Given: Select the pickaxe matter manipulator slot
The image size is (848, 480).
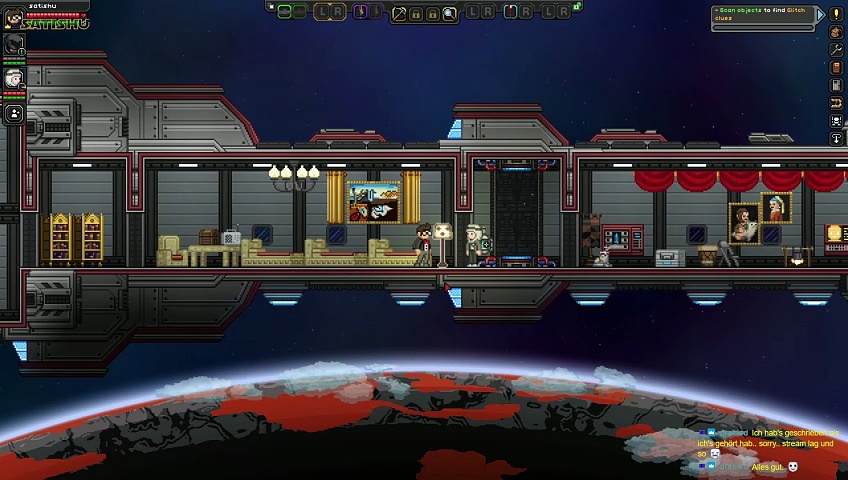Looking at the screenshot, I should [x=399, y=13].
